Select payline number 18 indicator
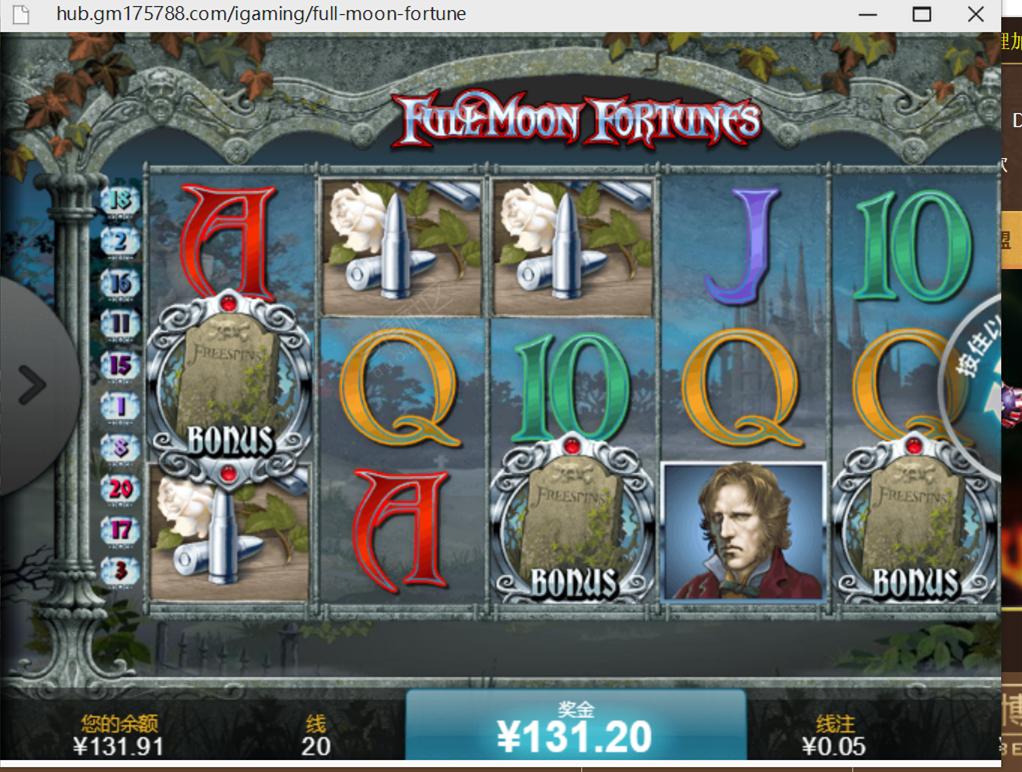1022x772 pixels. (120, 200)
